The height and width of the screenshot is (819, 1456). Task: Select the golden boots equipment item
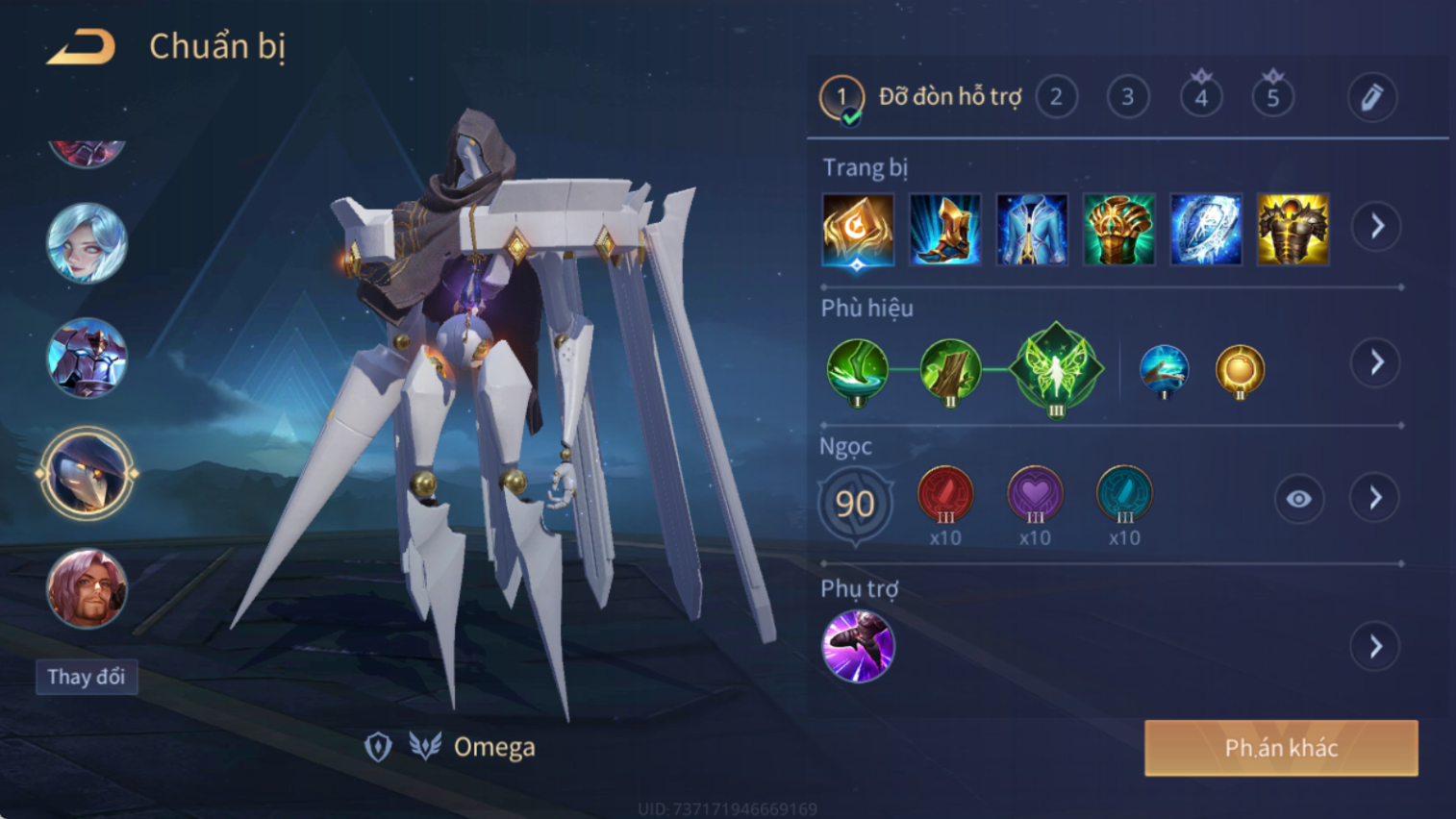944,230
